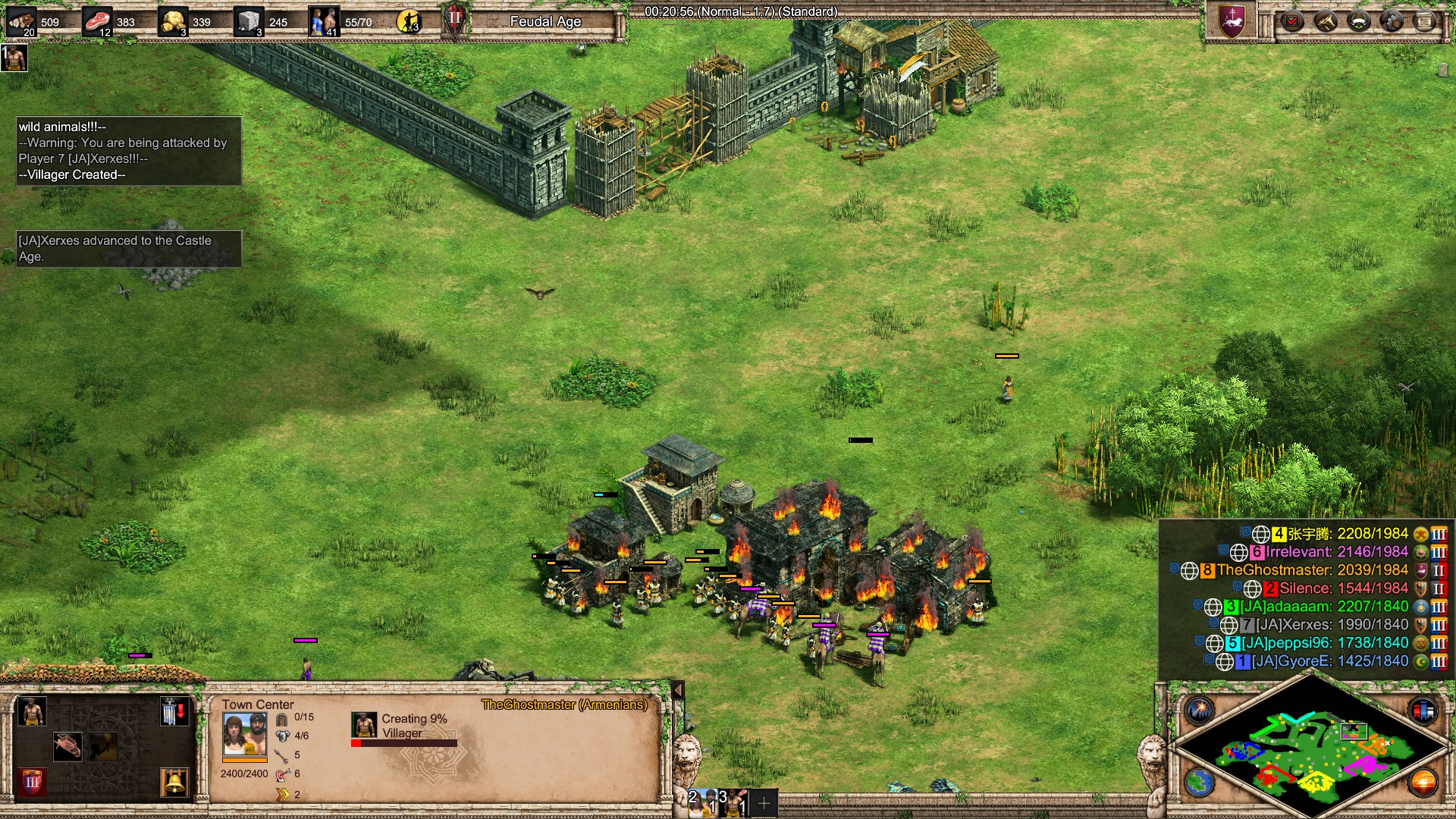This screenshot has width=1456, height=819.
Task: Open the scroll main menu button
Action: (x=1425, y=21)
